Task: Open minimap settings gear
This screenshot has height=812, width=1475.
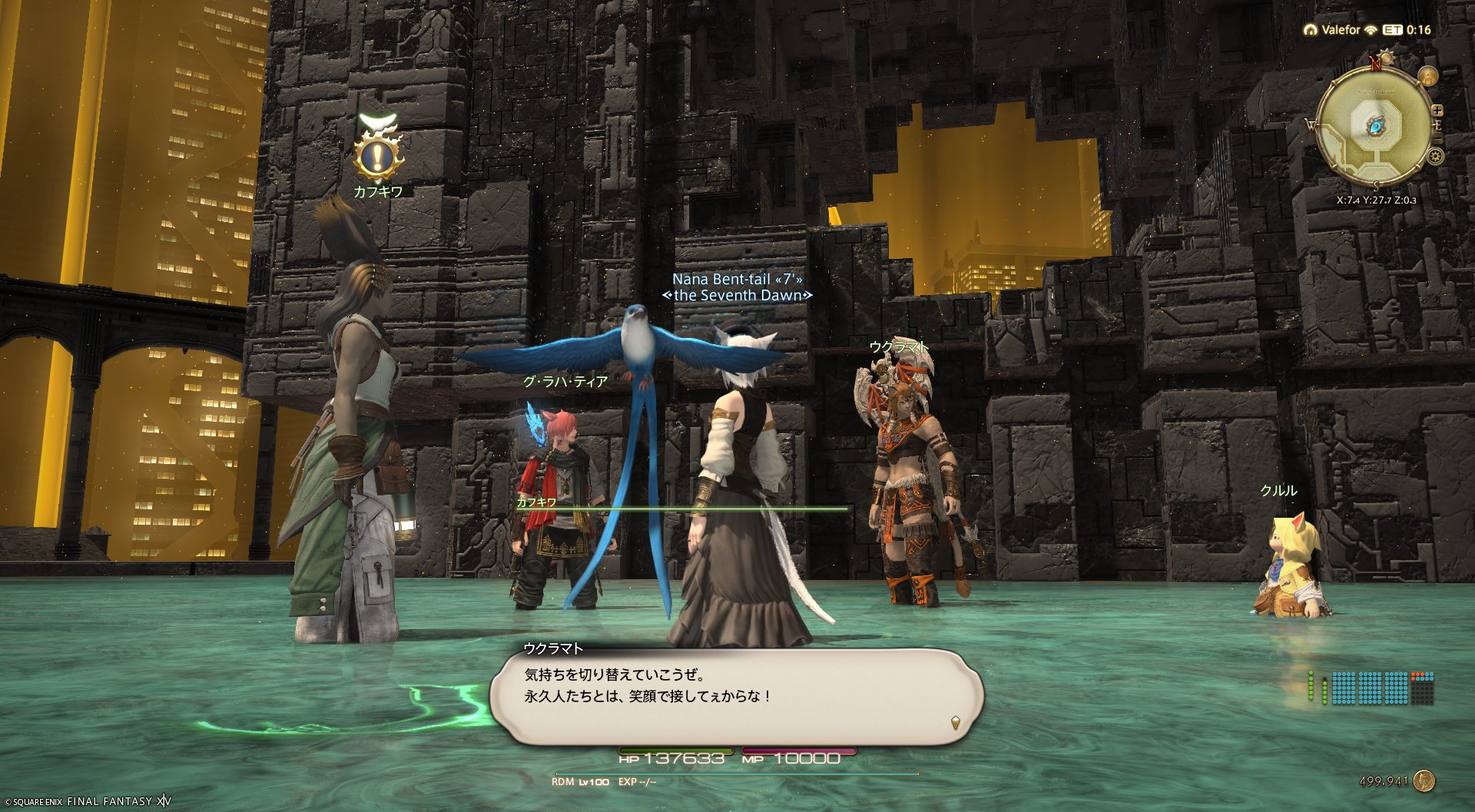Action: click(x=1435, y=157)
